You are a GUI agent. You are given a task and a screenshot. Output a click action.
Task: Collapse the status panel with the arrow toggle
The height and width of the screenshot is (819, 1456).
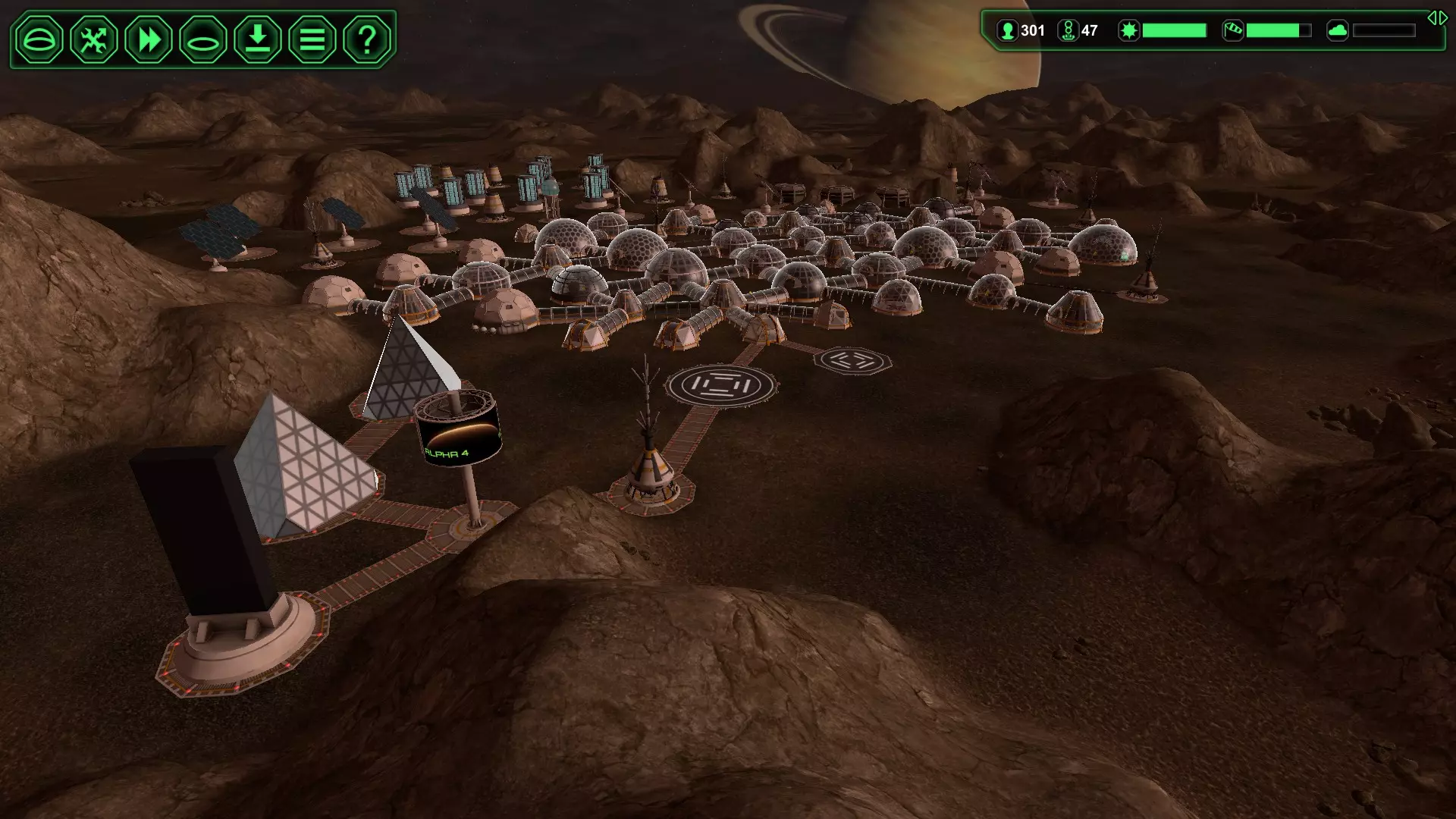pyautogui.click(x=1437, y=18)
